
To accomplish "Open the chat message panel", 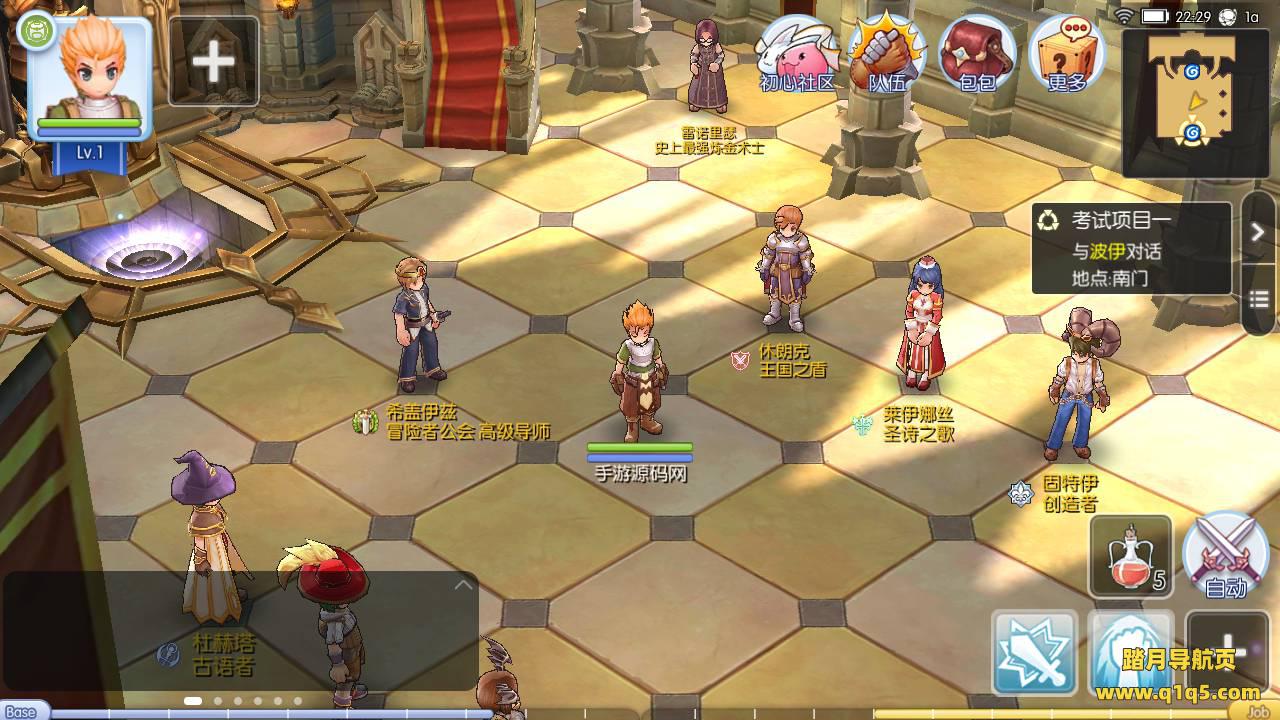I will tap(240, 630).
